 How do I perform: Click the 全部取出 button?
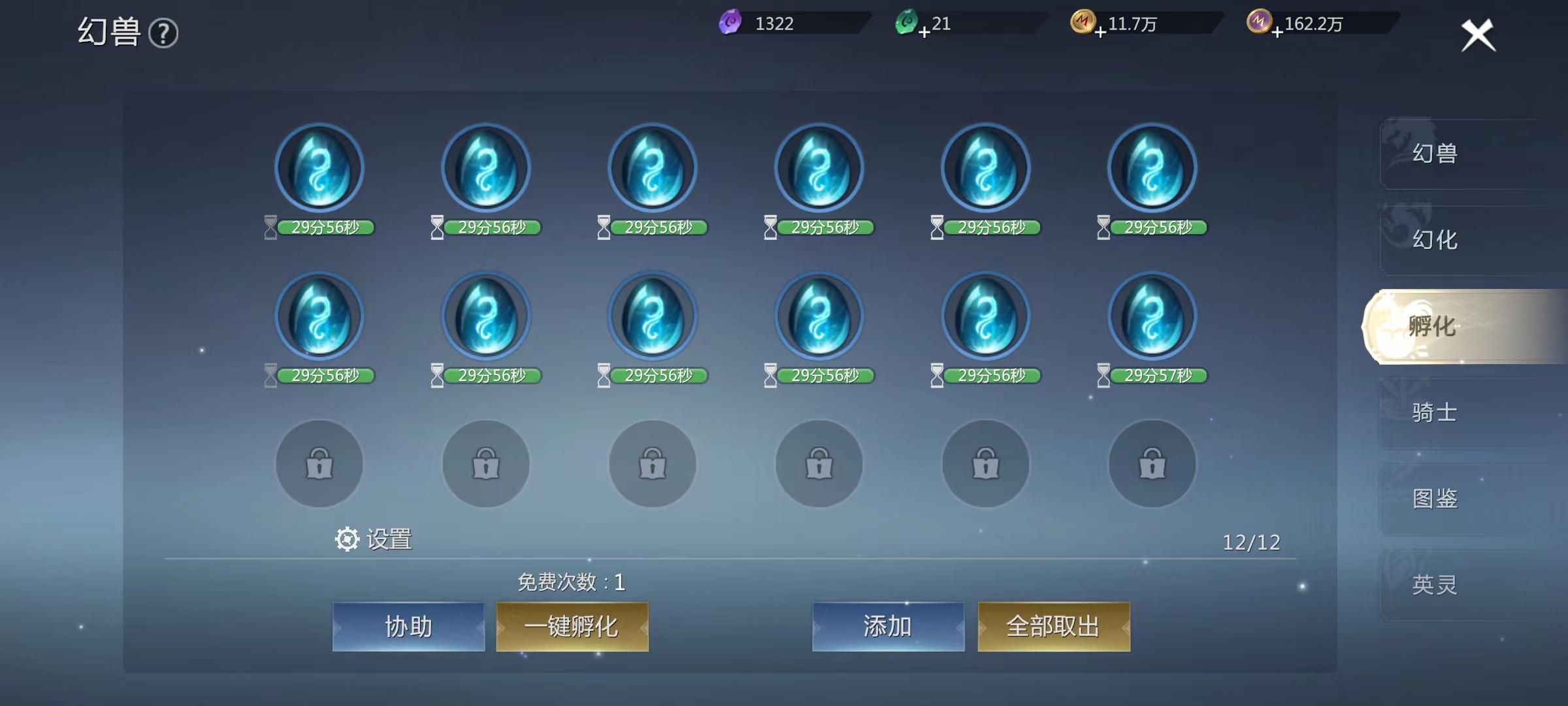tap(1053, 625)
